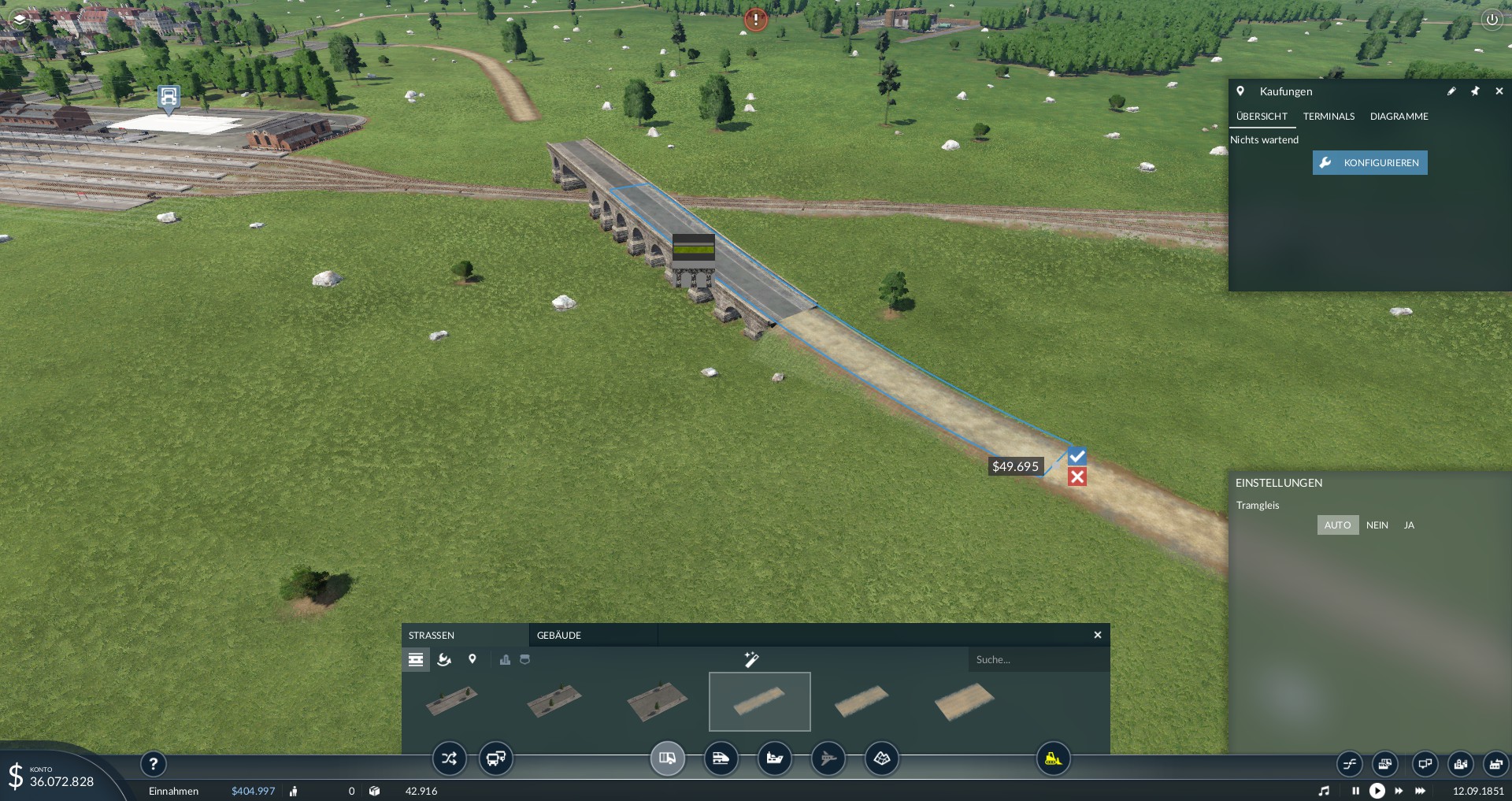This screenshot has width=1512, height=801.
Task: Click the red warning alert icon
Action: pyautogui.click(x=756, y=20)
